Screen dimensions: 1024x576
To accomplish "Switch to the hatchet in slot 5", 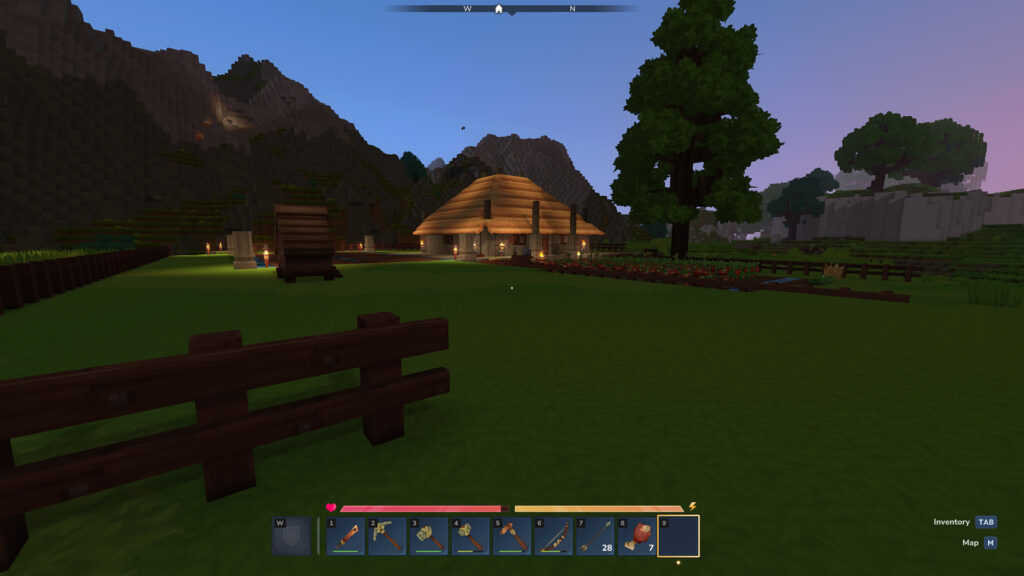I will click(x=512, y=536).
